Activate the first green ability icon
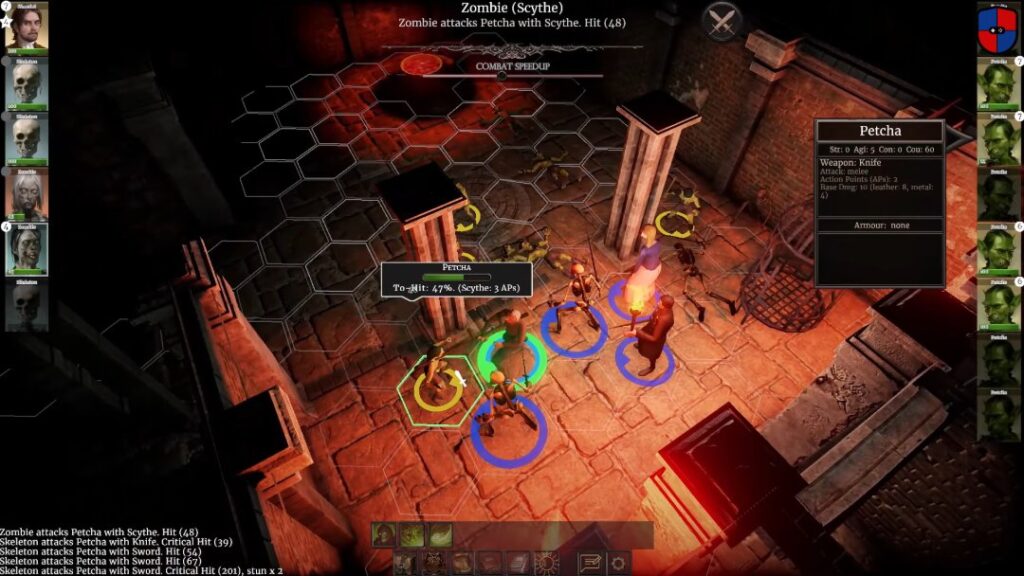The width and height of the screenshot is (1024, 576). [384, 535]
